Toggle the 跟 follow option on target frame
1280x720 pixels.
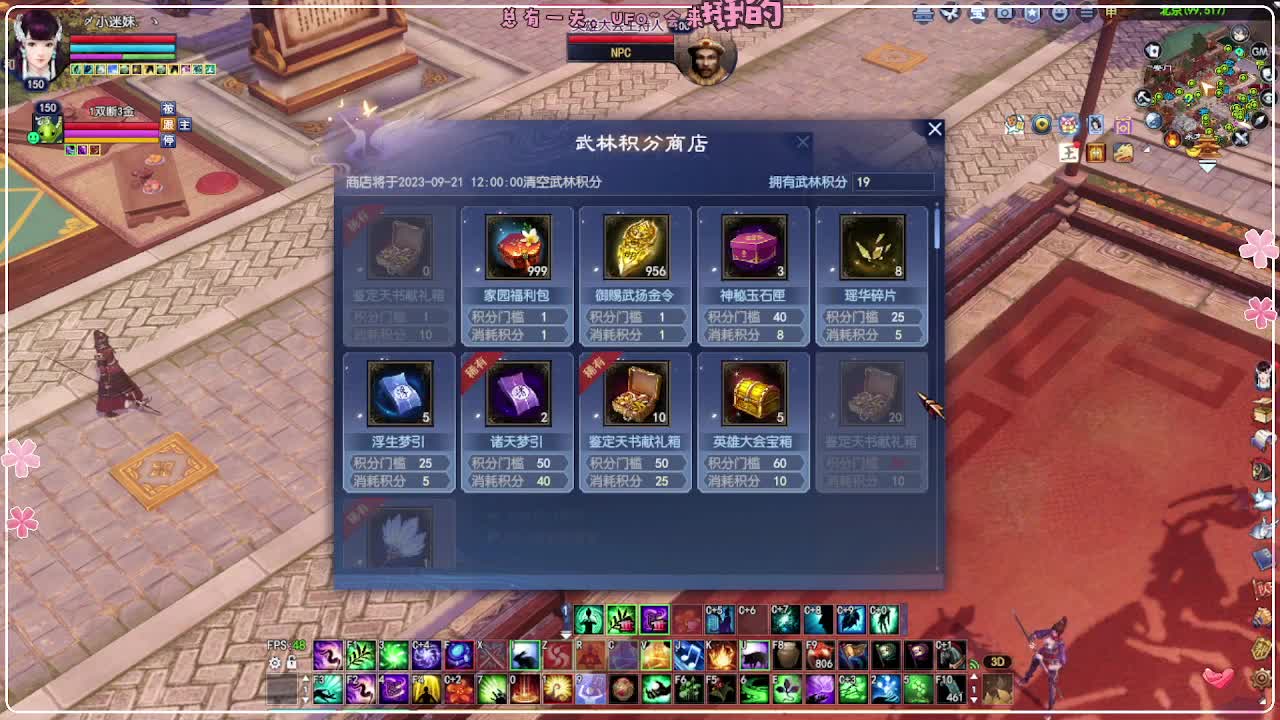click(x=167, y=125)
